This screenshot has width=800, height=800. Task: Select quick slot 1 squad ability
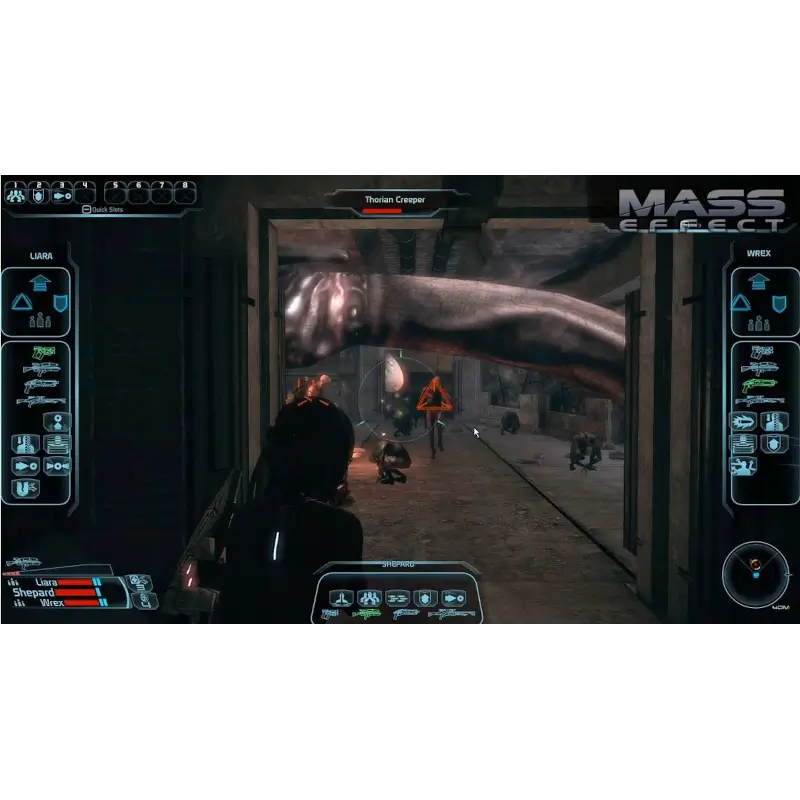coord(14,195)
